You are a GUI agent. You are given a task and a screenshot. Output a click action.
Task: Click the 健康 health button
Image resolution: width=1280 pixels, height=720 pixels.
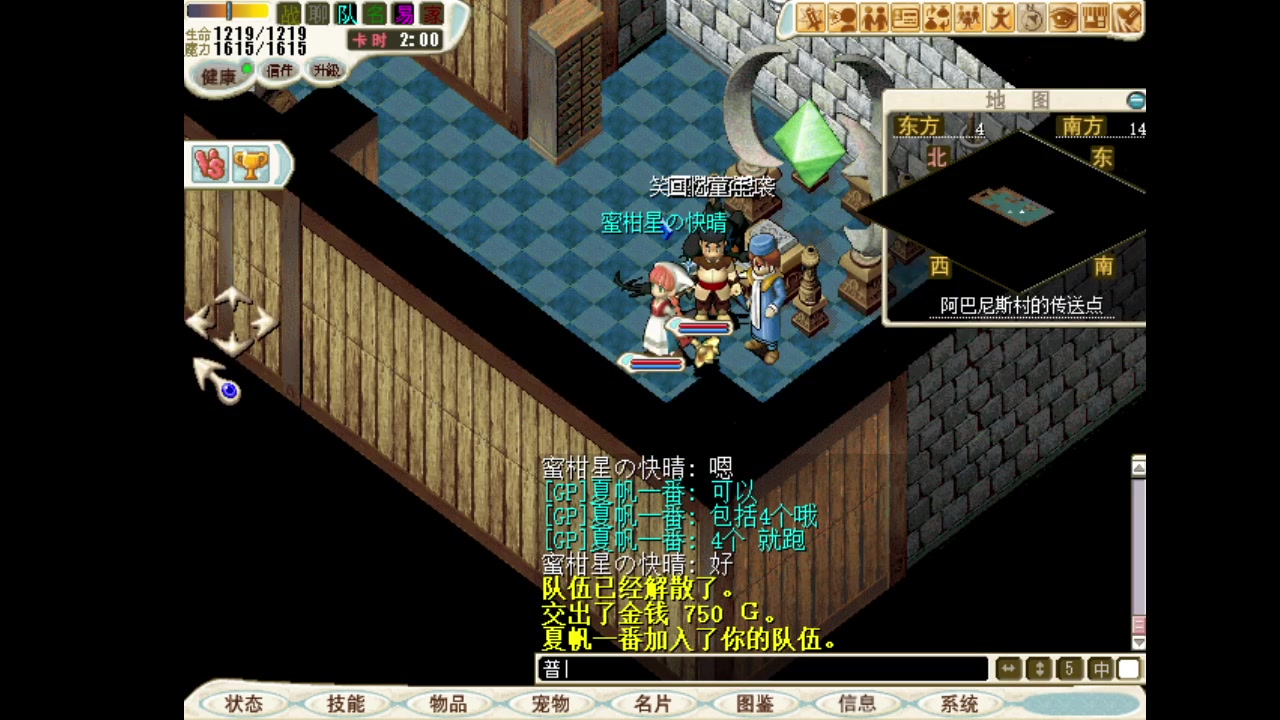pyautogui.click(x=219, y=76)
